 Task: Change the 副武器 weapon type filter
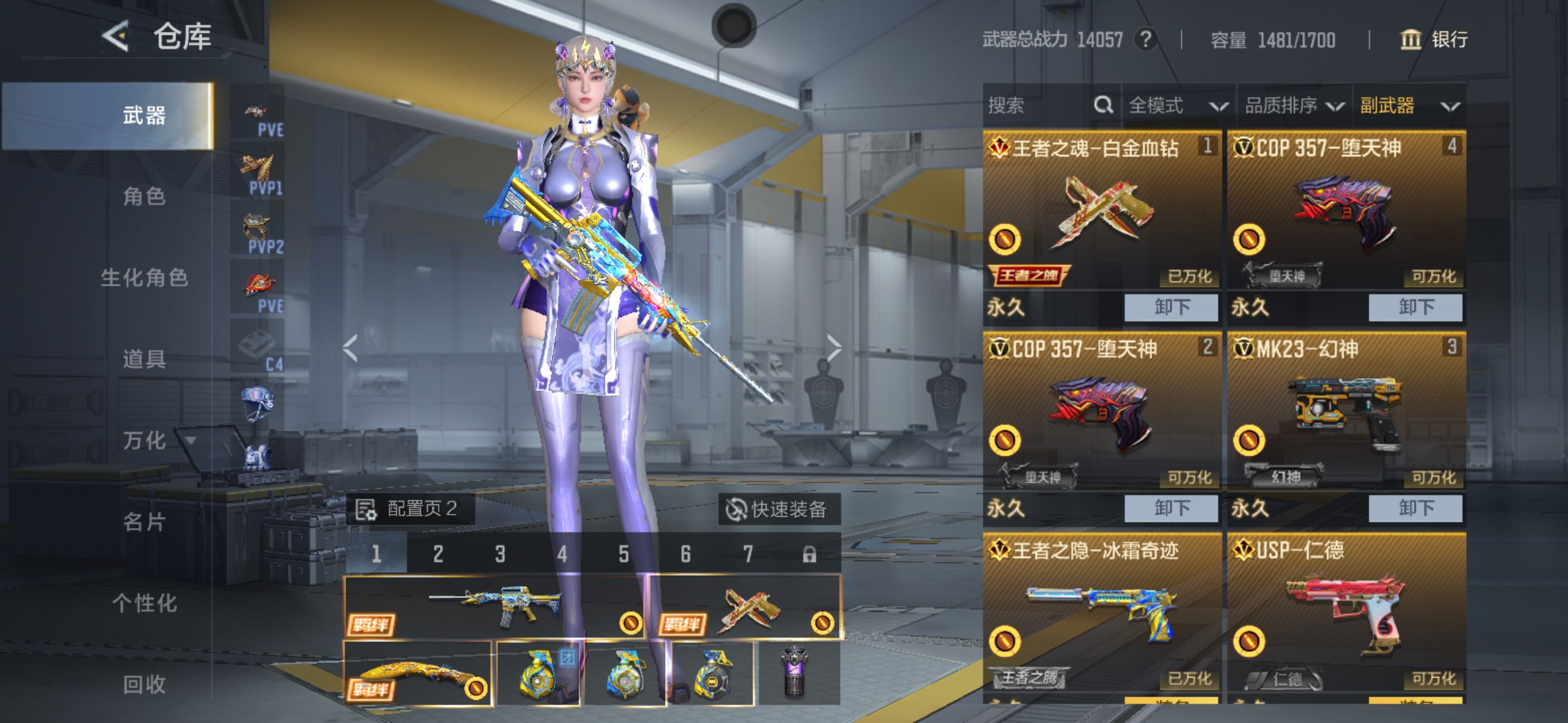coord(1409,105)
